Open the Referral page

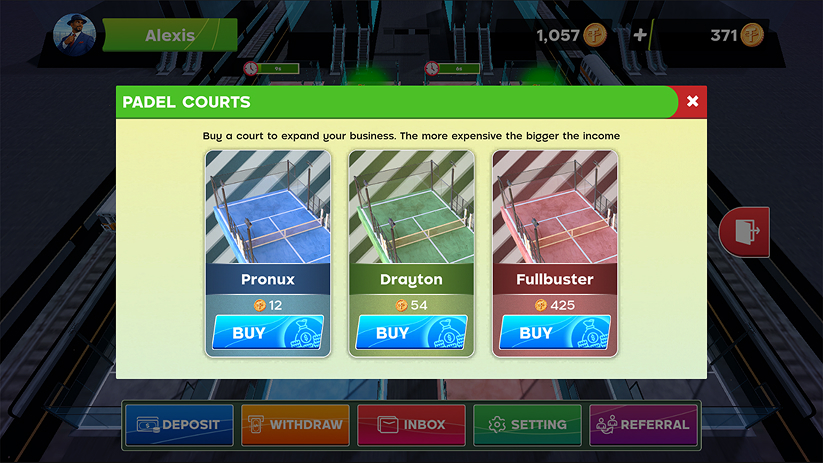coord(643,424)
